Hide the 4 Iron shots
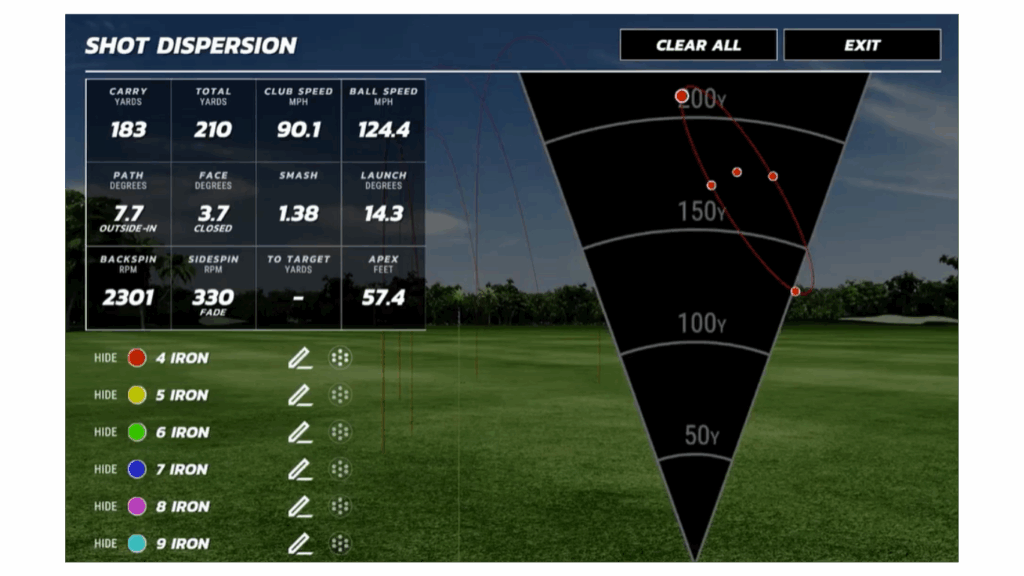The height and width of the screenshot is (576, 1024). [106, 358]
